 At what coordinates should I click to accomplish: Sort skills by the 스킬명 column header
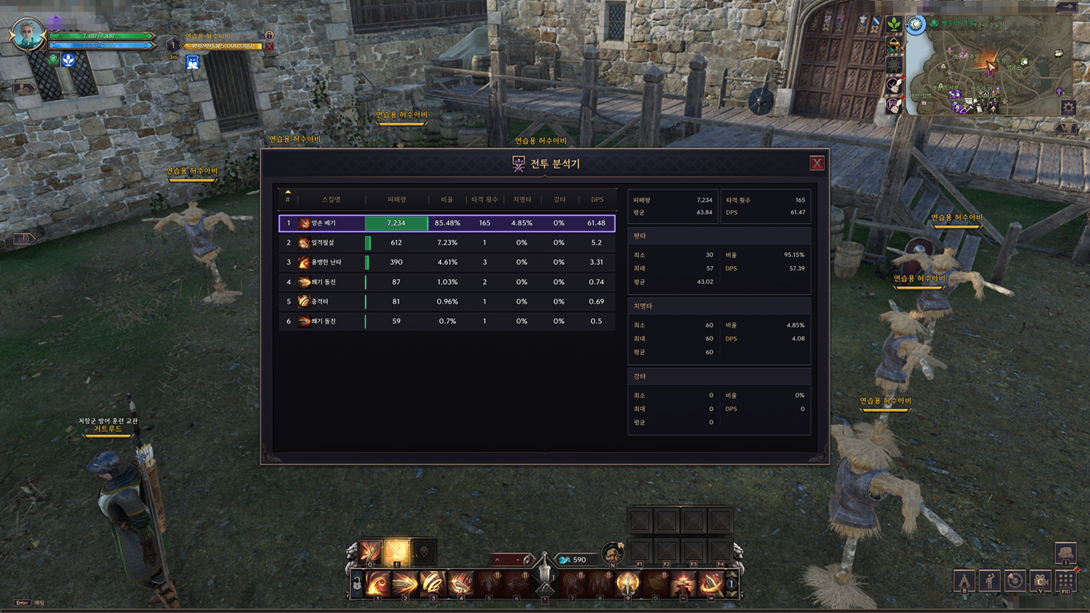(x=331, y=200)
